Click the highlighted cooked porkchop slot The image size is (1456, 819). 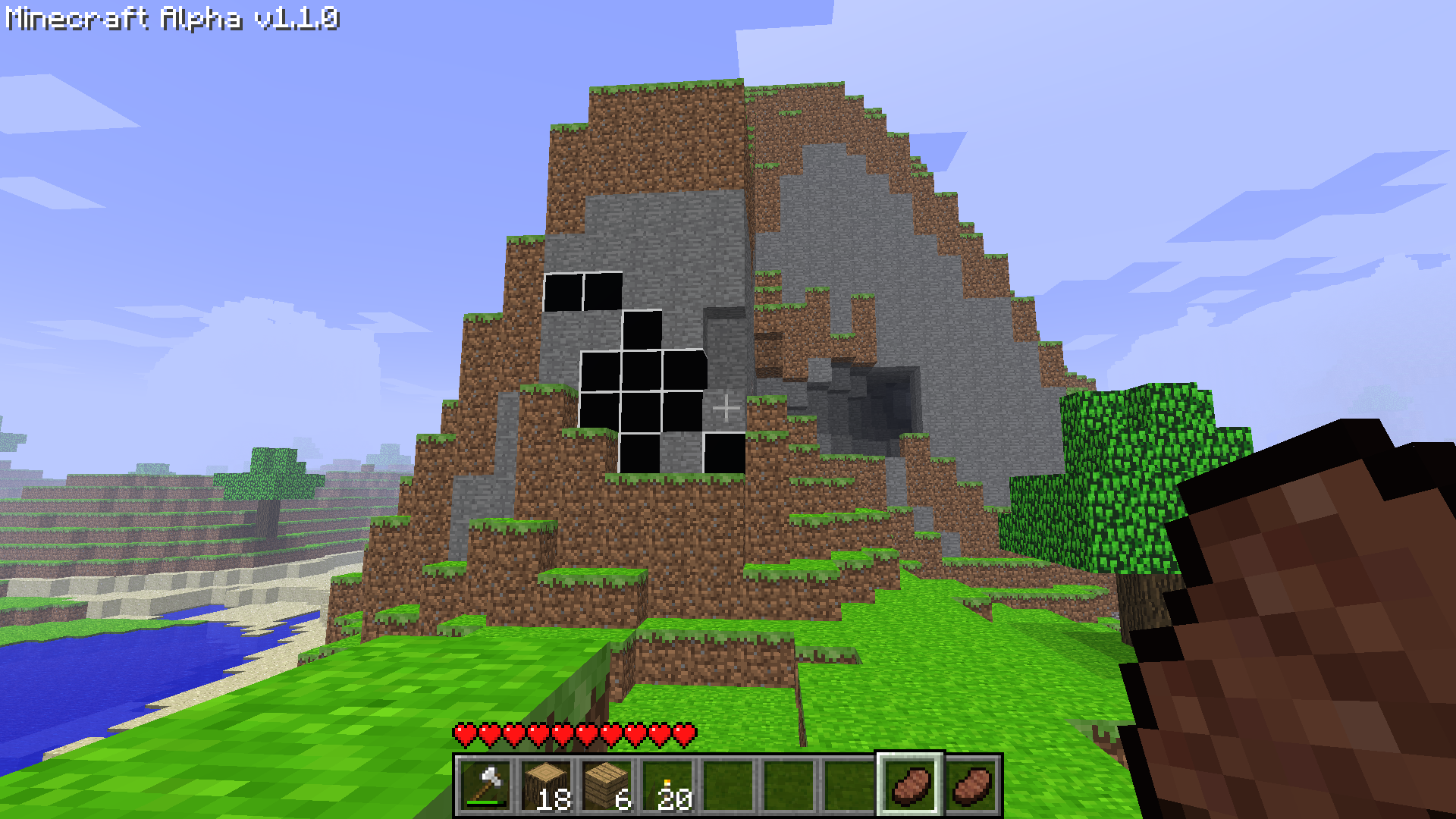click(910, 785)
